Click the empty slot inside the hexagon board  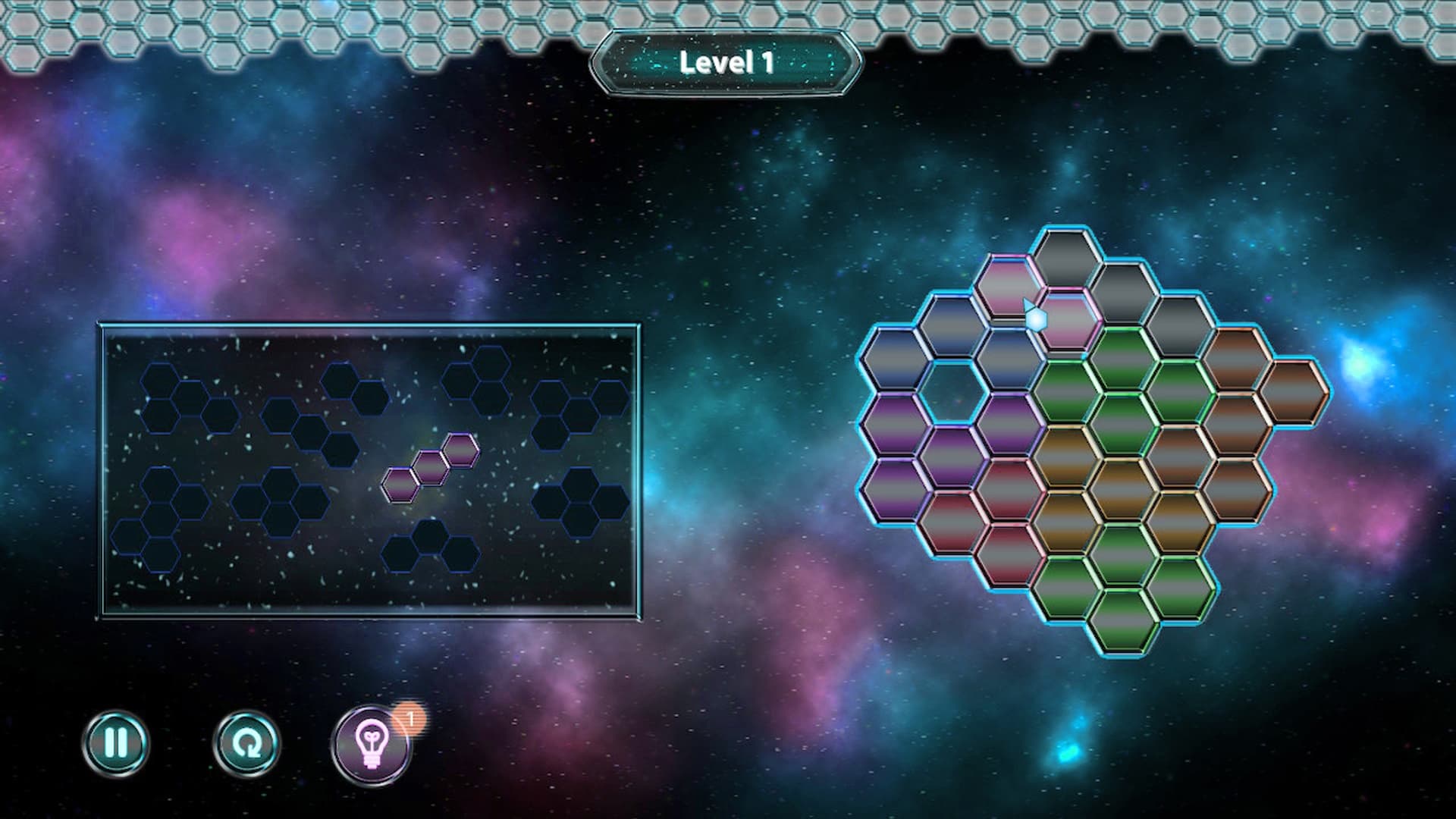point(954,391)
